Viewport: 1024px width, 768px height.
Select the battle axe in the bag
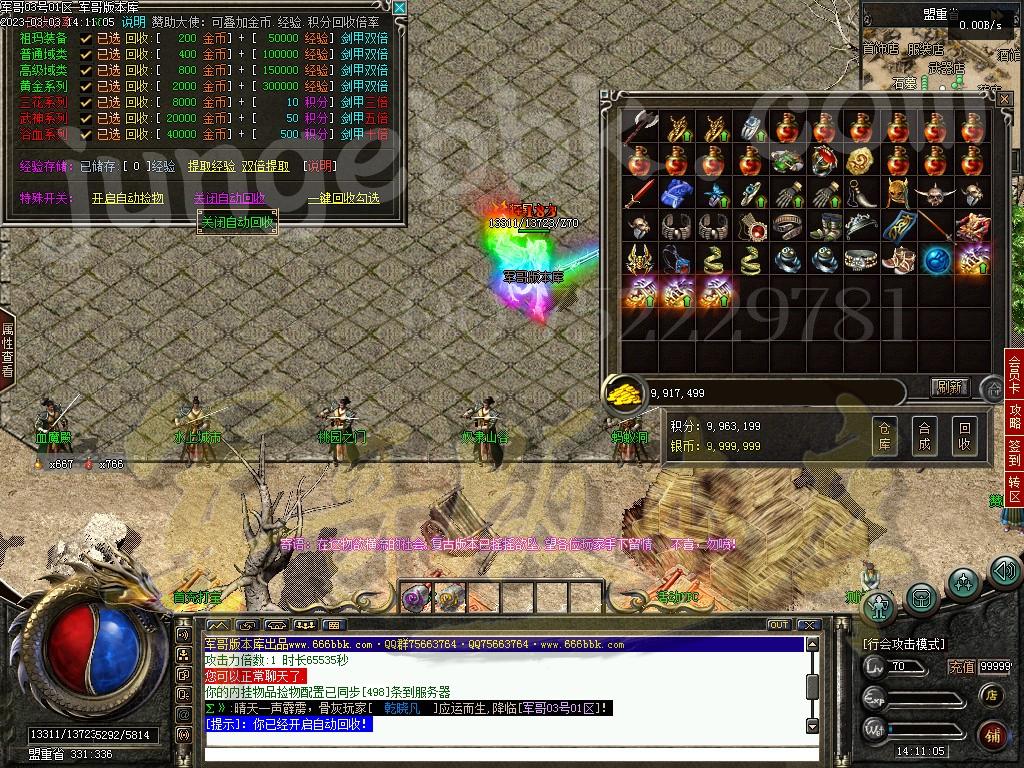(637, 128)
